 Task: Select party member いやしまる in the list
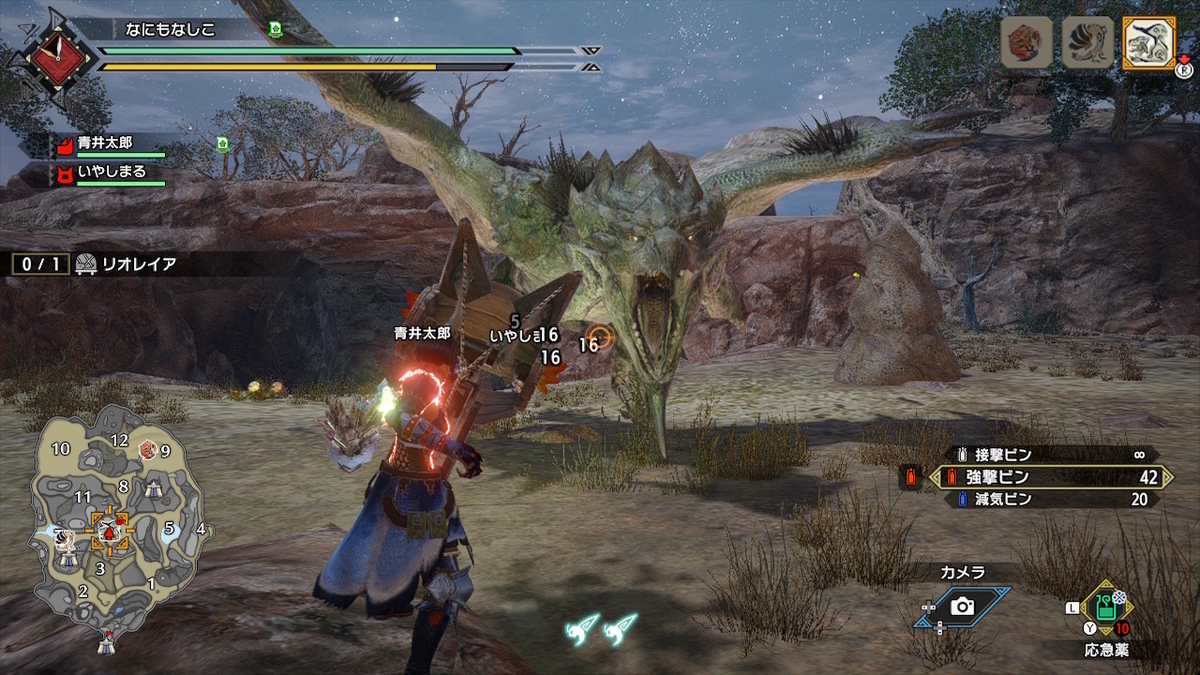[110, 172]
